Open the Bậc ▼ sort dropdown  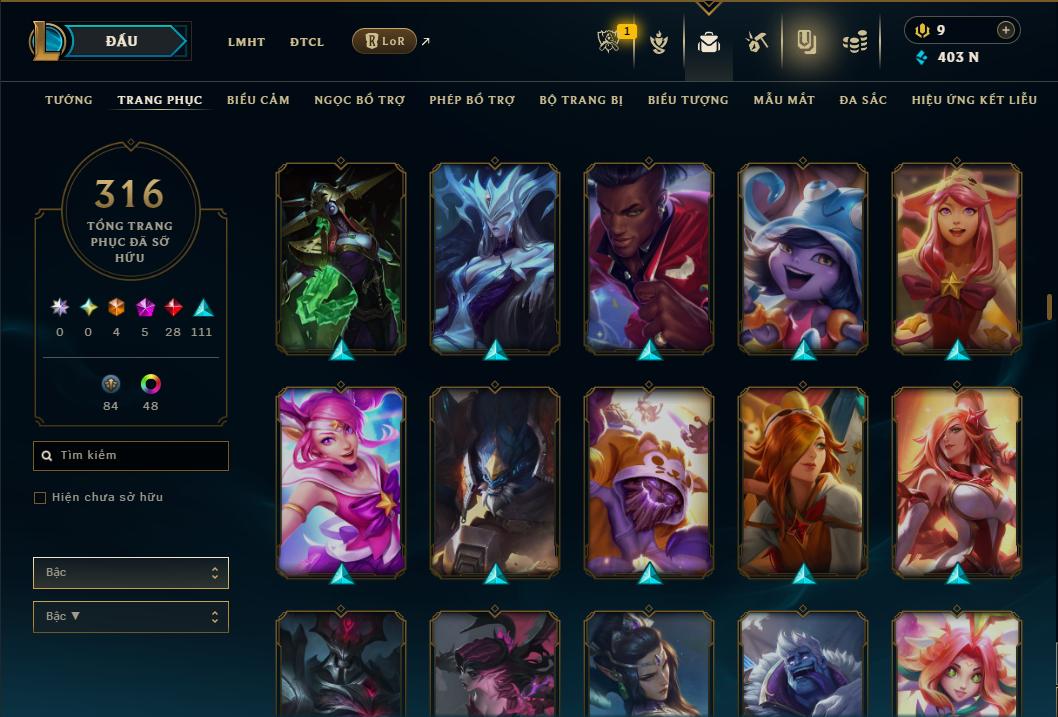(131, 617)
